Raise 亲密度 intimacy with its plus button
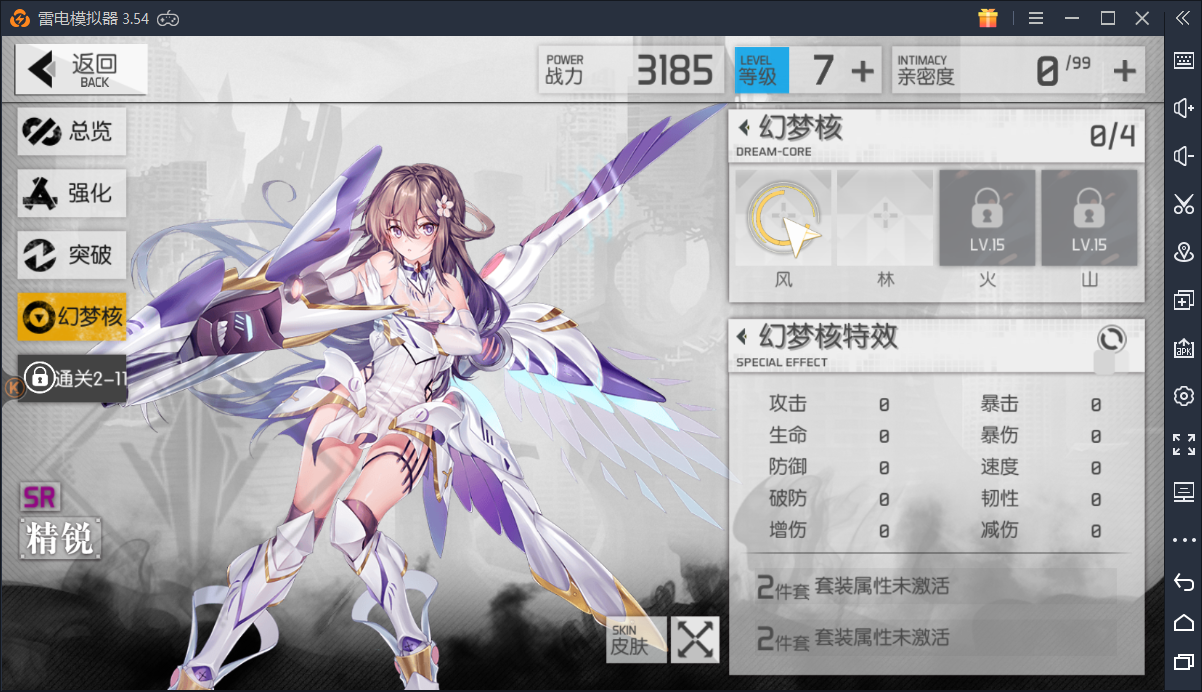1202x692 pixels. click(x=1125, y=71)
